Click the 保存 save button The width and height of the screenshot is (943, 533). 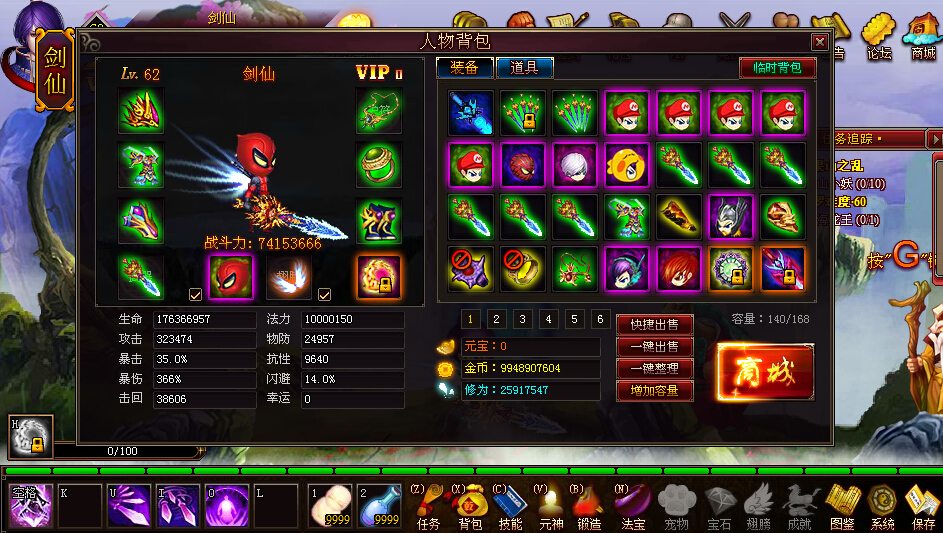[x=923, y=506]
